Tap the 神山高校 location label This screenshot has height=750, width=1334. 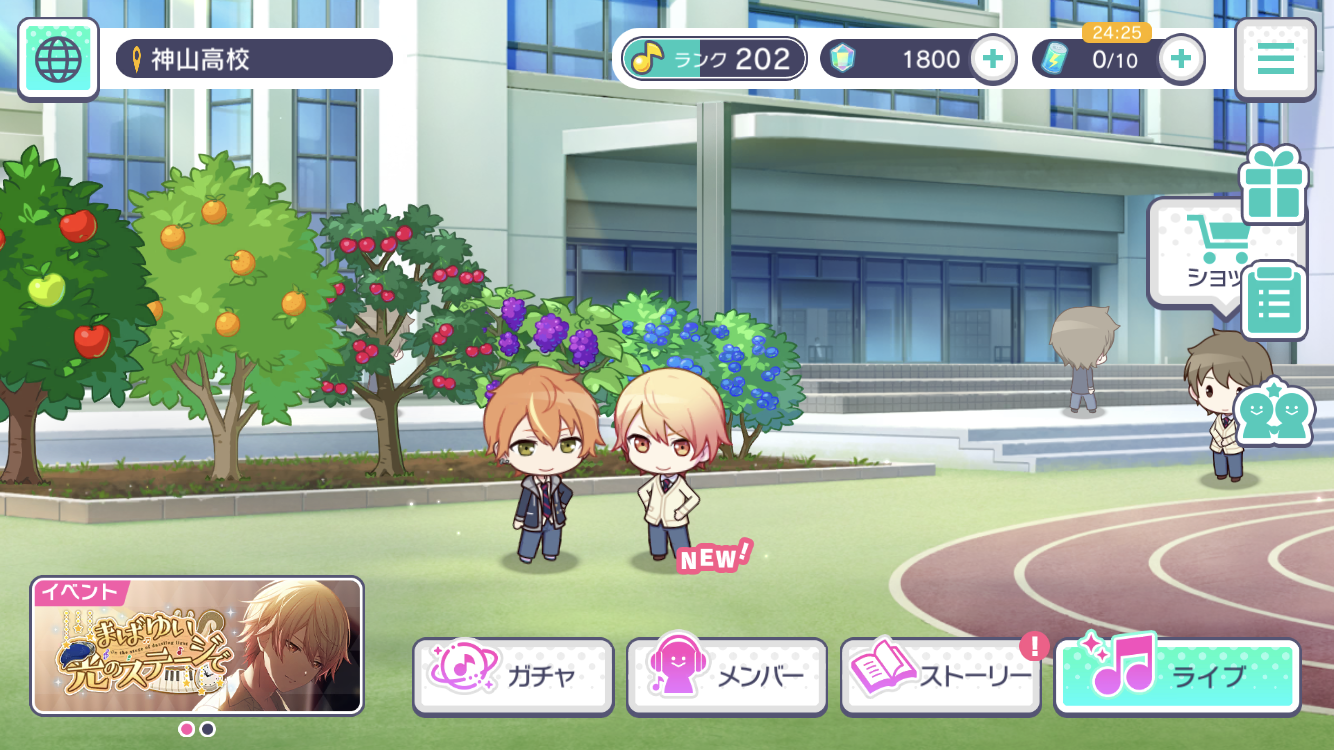(254, 59)
